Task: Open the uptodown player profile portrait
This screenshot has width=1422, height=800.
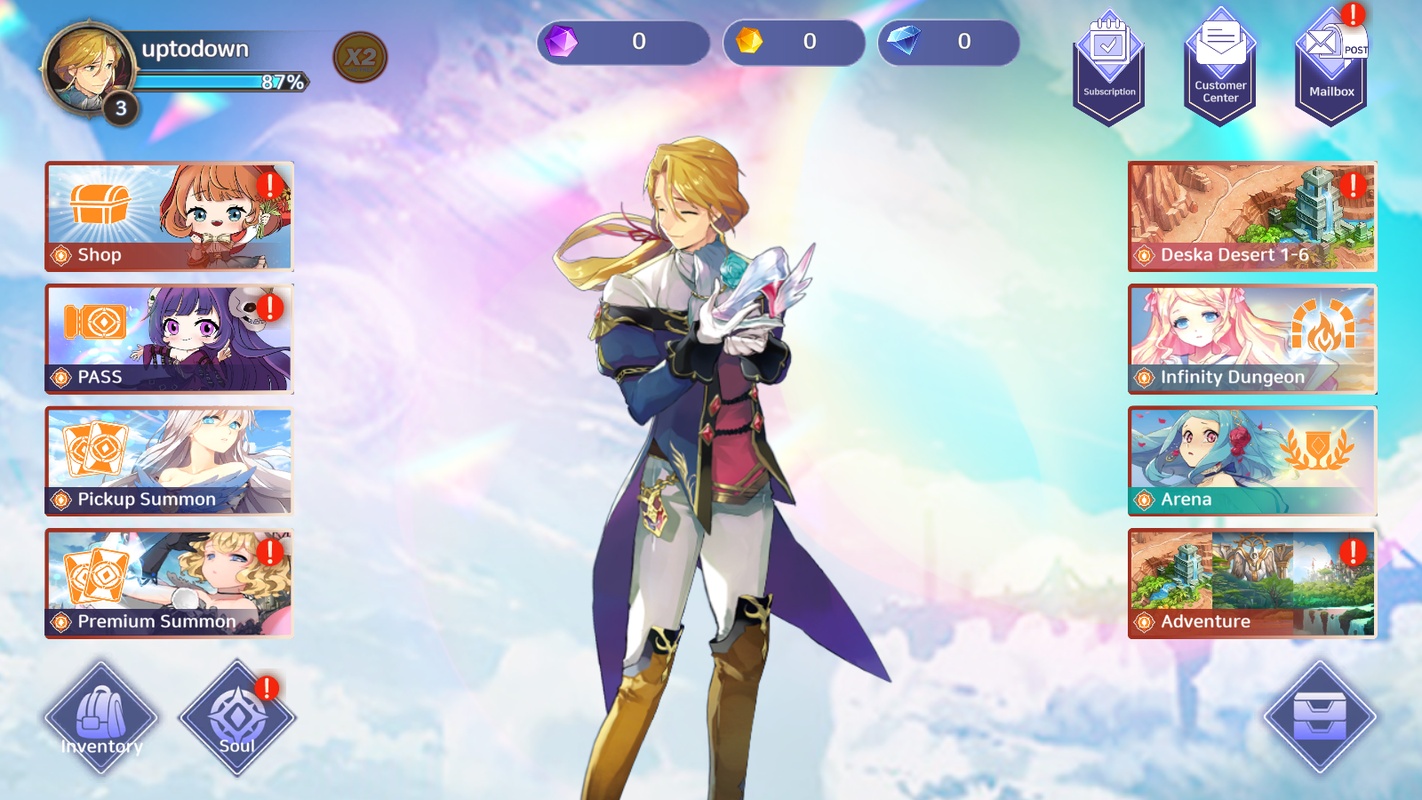Action: pos(88,68)
